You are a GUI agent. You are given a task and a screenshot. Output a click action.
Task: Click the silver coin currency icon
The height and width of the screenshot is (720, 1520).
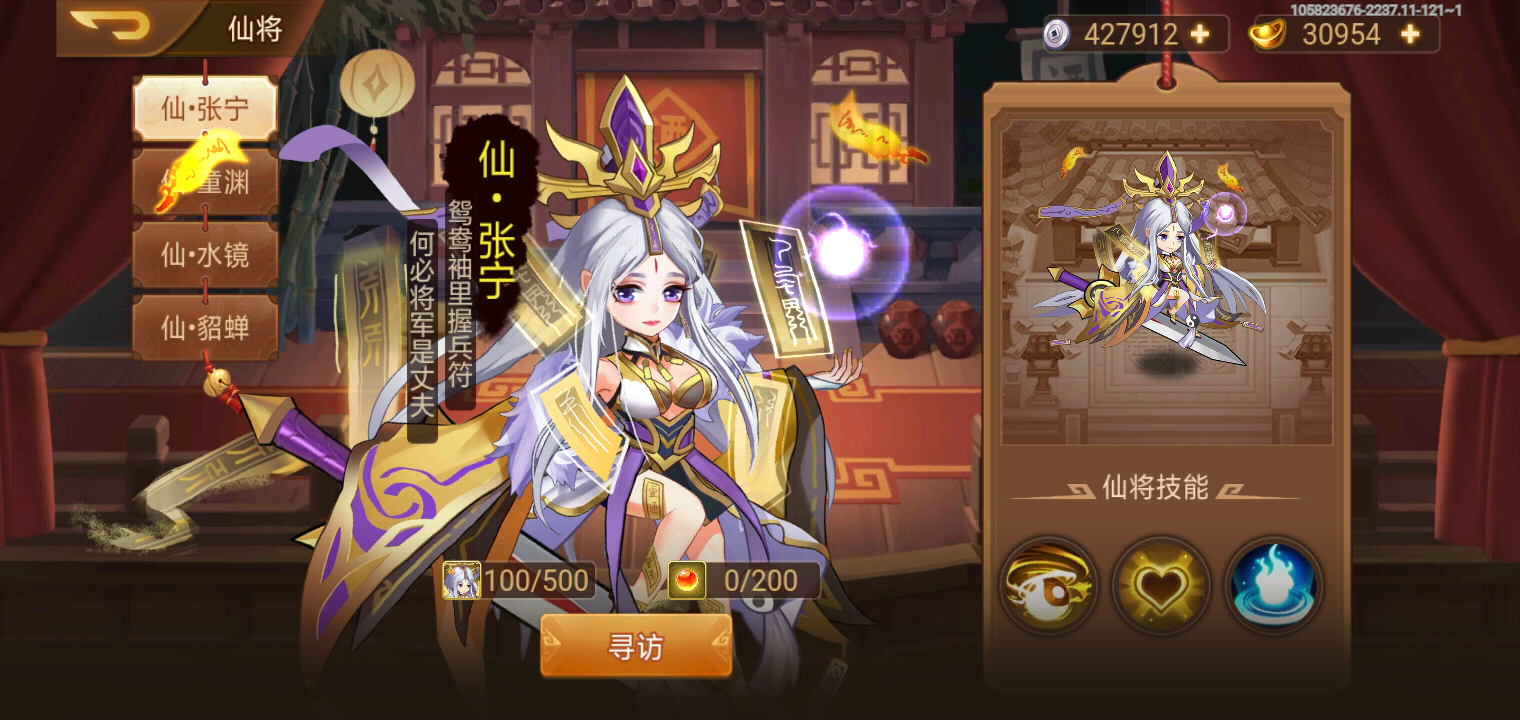pyautogui.click(x=1057, y=34)
